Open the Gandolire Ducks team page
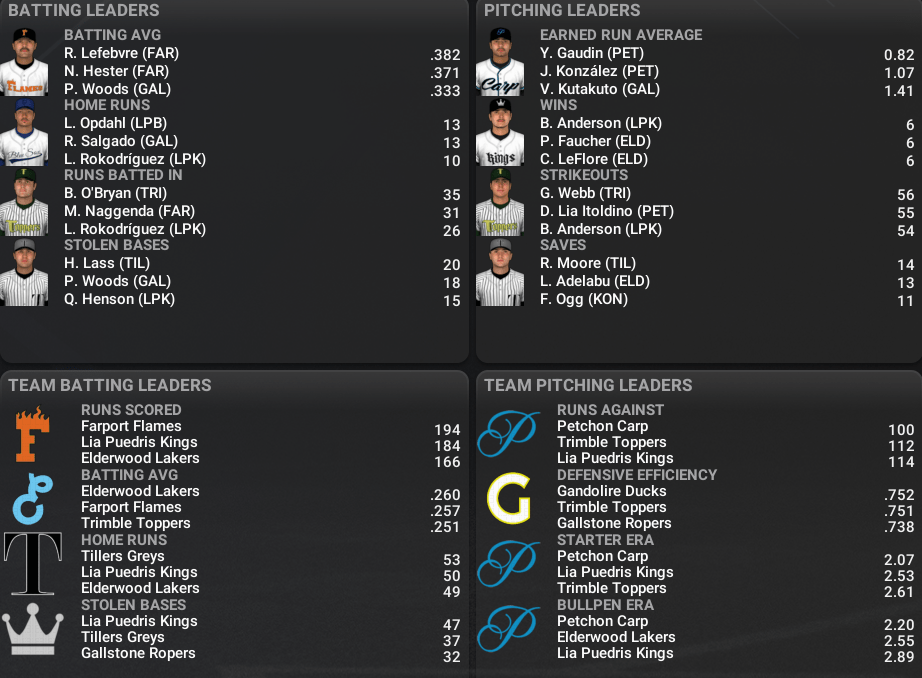The image size is (922, 678). coord(611,491)
